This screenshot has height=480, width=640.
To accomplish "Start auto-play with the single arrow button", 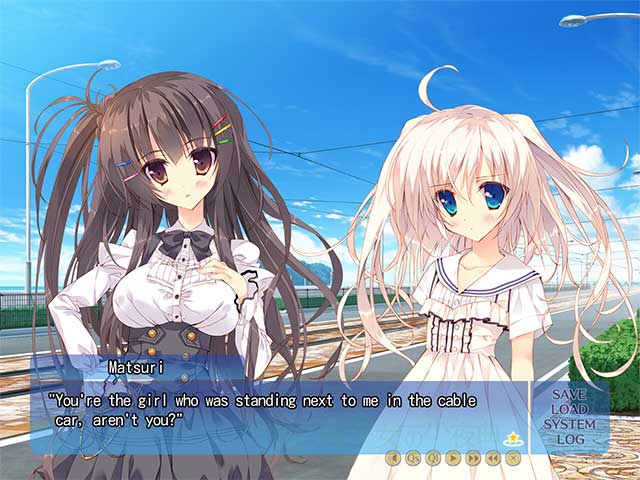I will (453, 458).
